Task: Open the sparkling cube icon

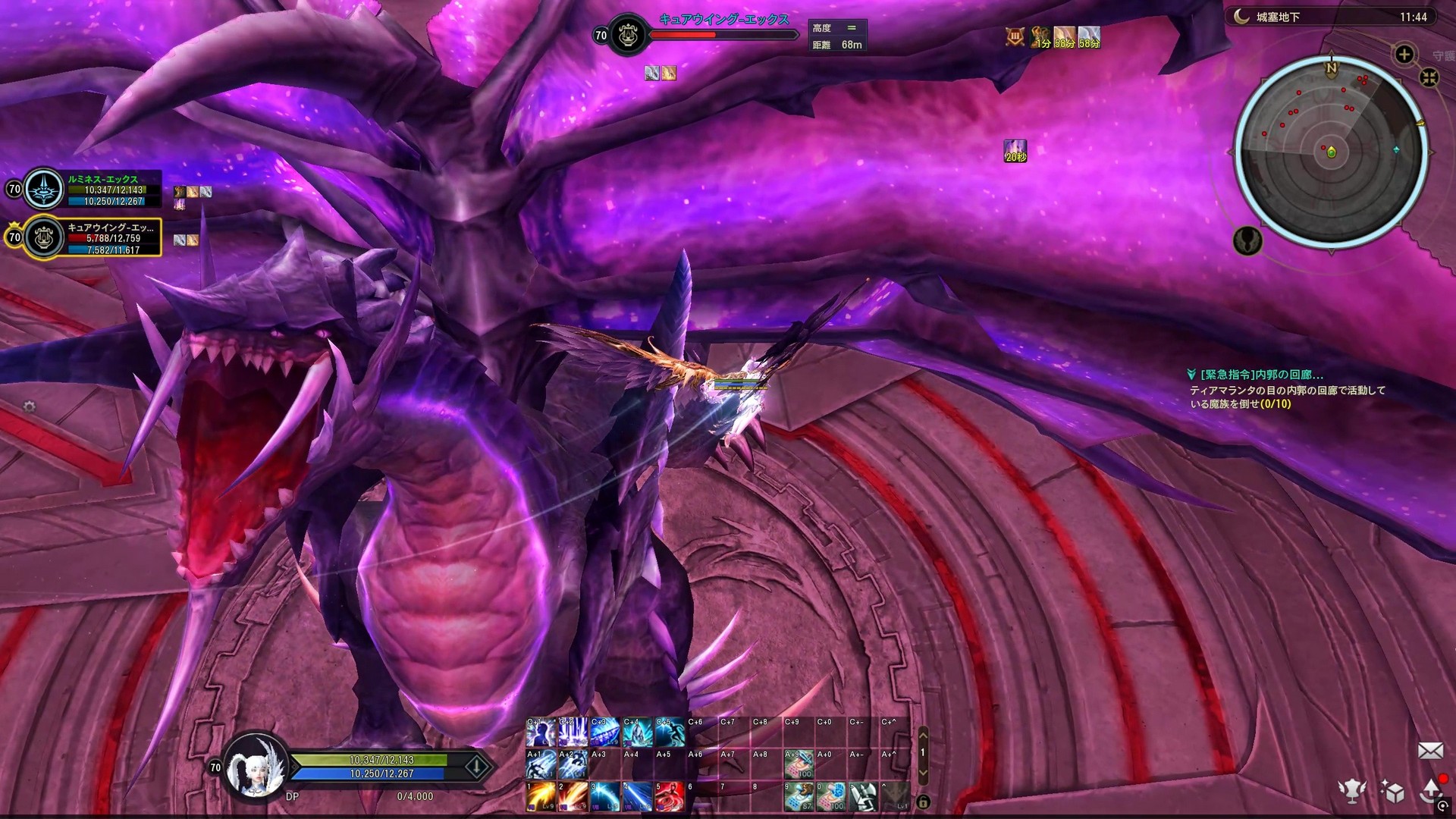Action: point(1392,792)
